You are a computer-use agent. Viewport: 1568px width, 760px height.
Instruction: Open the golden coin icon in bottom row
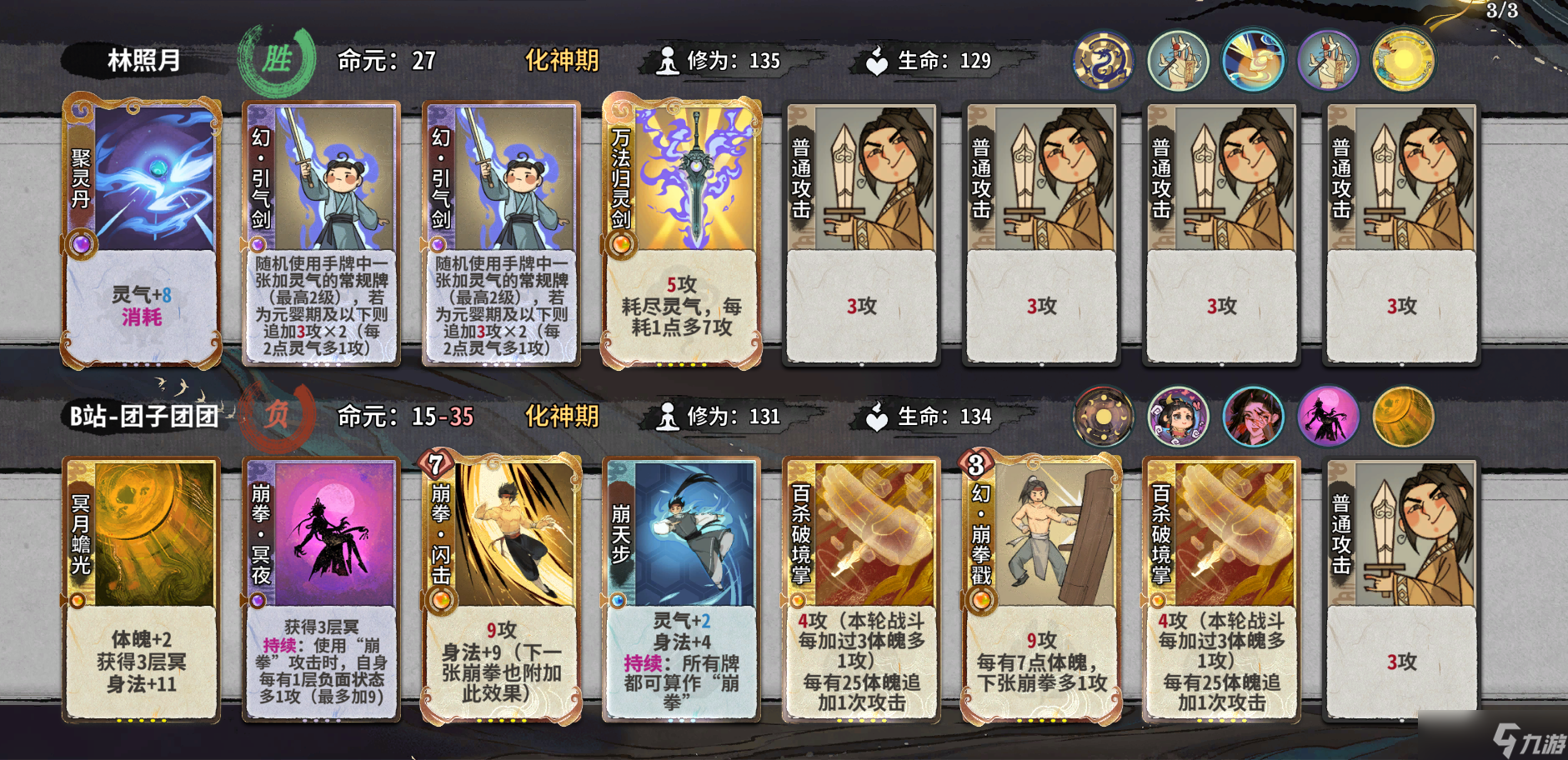coord(1403,417)
